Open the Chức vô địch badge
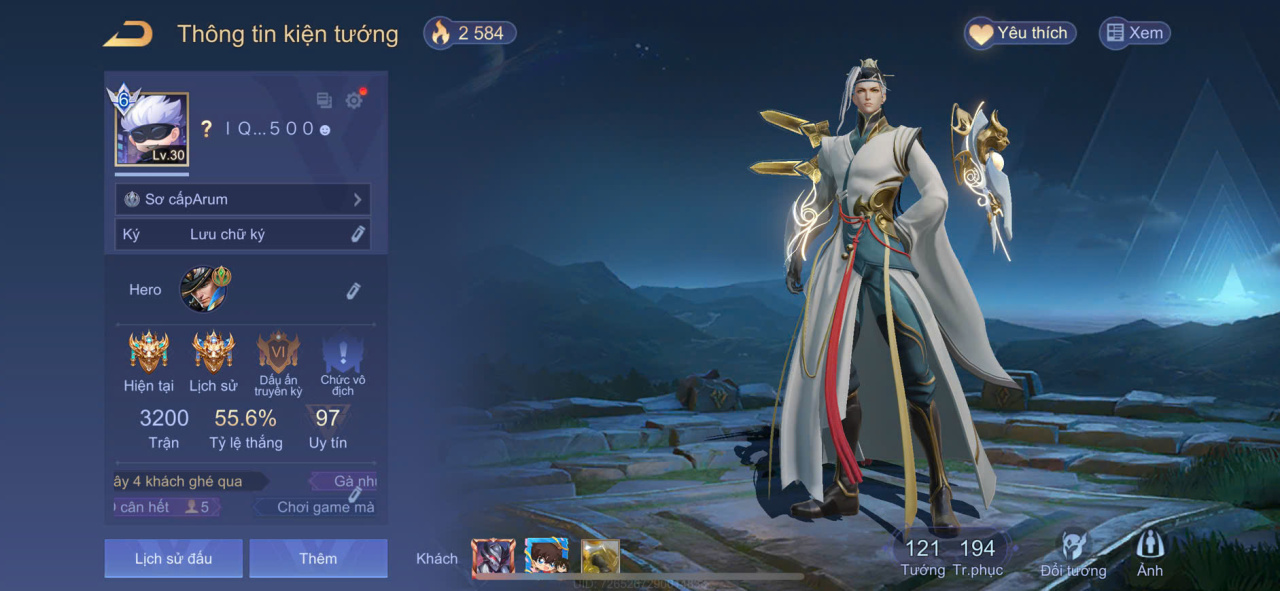This screenshot has height=591, width=1280. pos(342,353)
